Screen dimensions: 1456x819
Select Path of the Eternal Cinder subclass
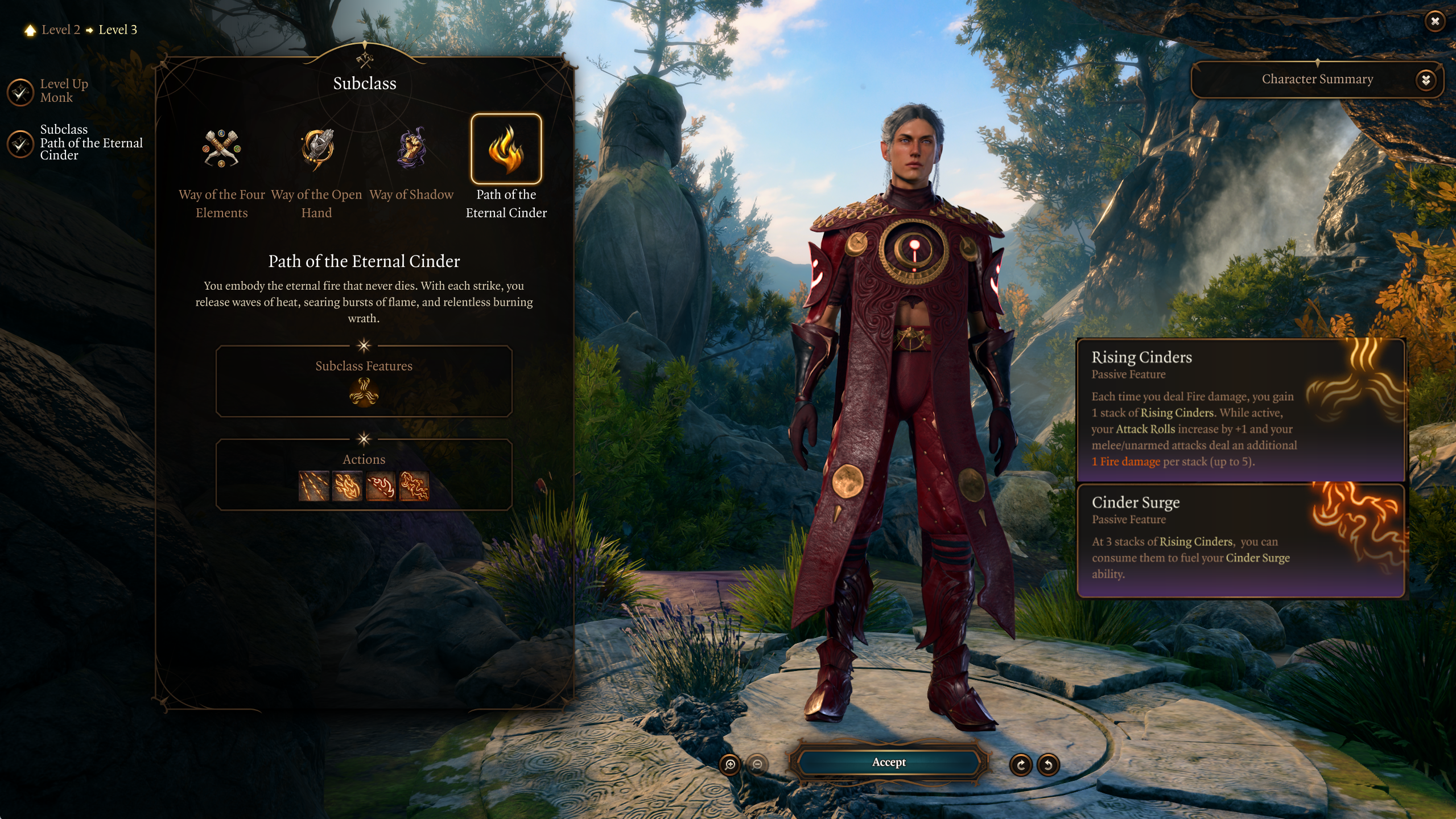pyautogui.click(x=506, y=149)
